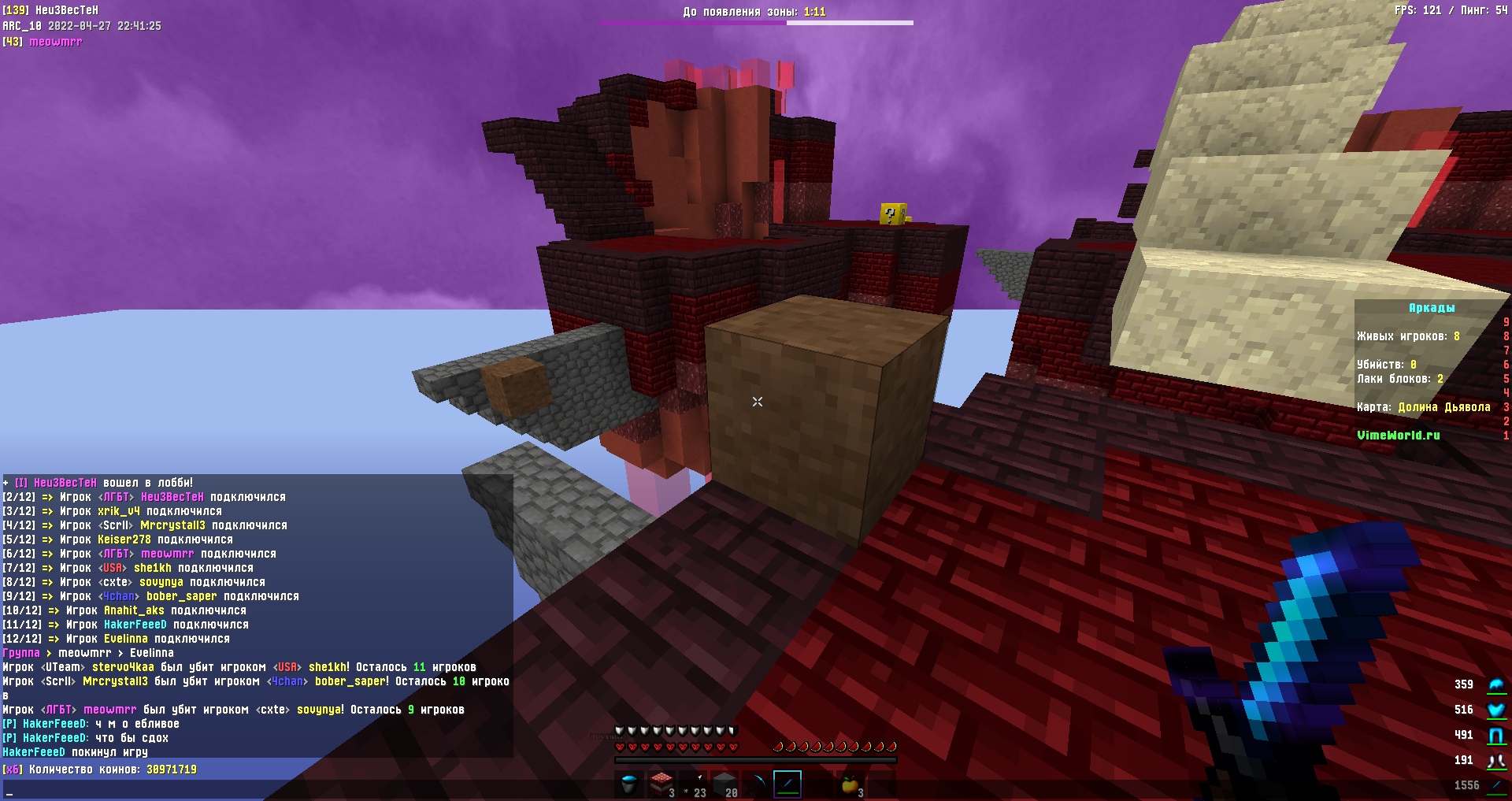The height and width of the screenshot is (801, 1512).
Task: Click HakerFeeeD's name in party chat
Action: pyautogui.click(x=54, y=724)
